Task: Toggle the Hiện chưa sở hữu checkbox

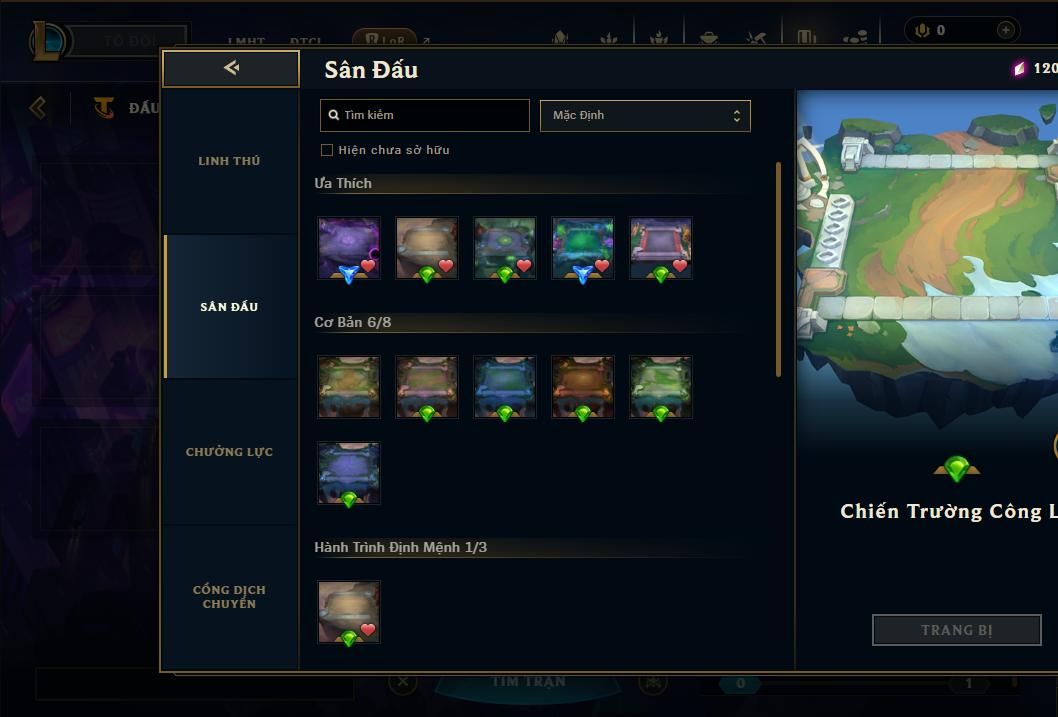Action: [327, 150]
